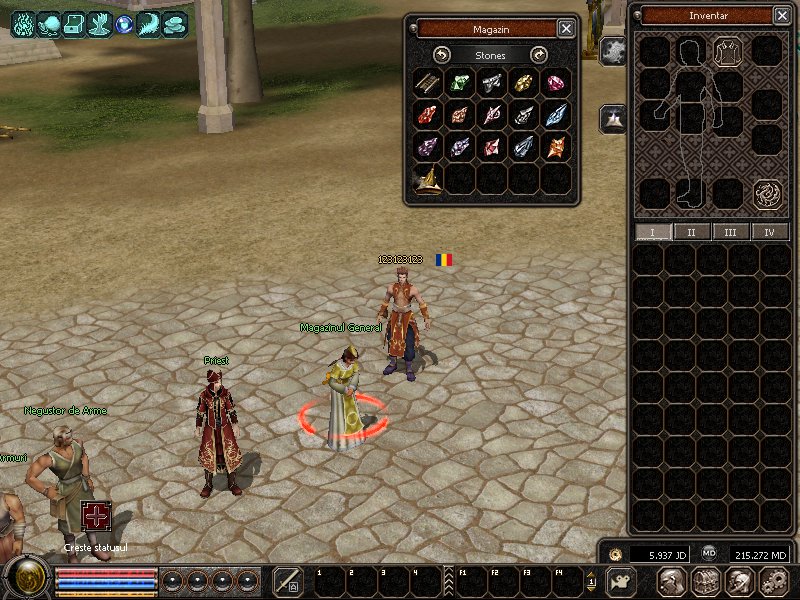Close the Magazin shop window
Screen dimensions: 800x600
point(566,29)
